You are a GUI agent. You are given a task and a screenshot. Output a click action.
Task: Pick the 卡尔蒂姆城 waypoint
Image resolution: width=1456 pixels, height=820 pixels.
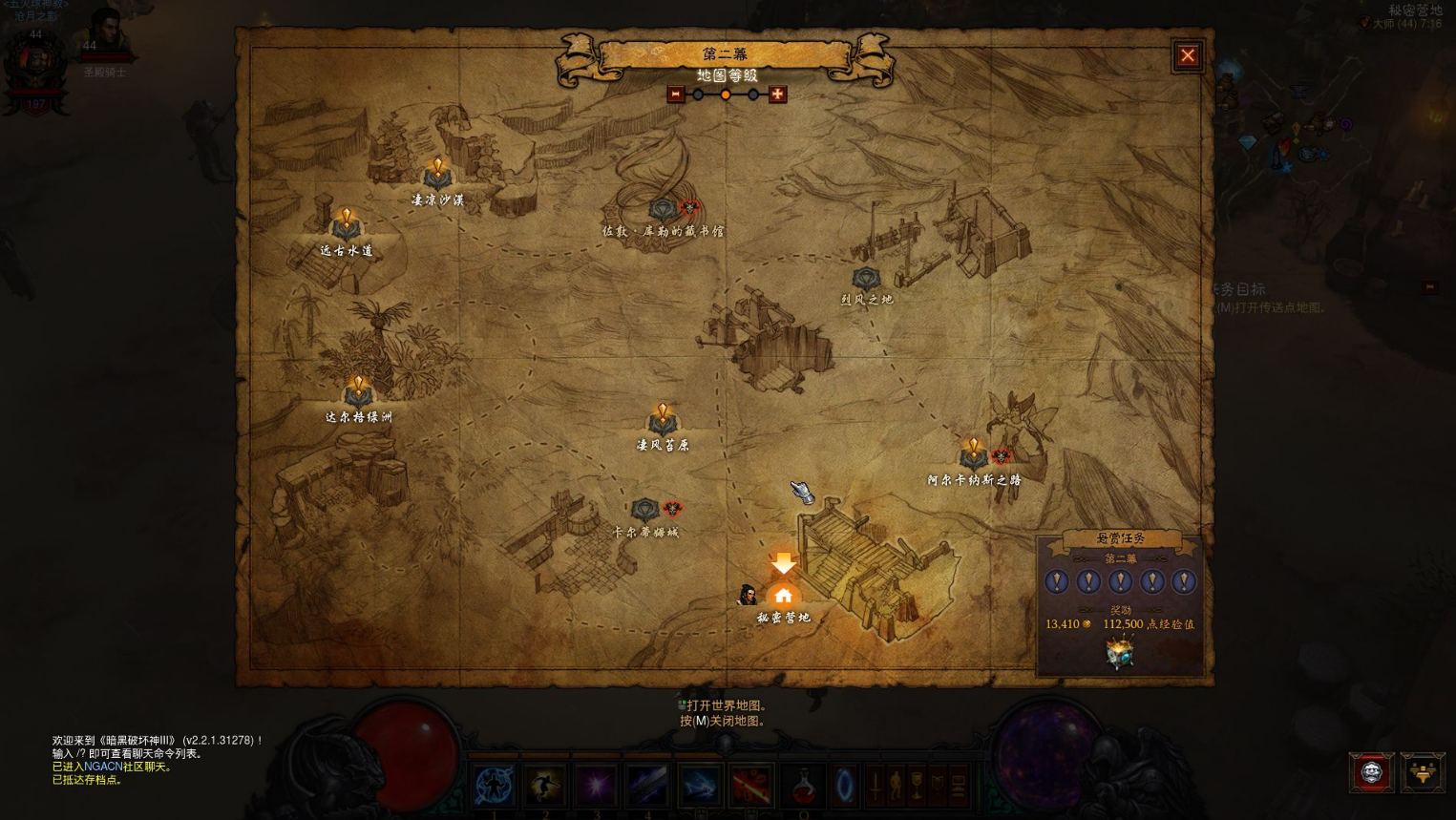[645, 509]
